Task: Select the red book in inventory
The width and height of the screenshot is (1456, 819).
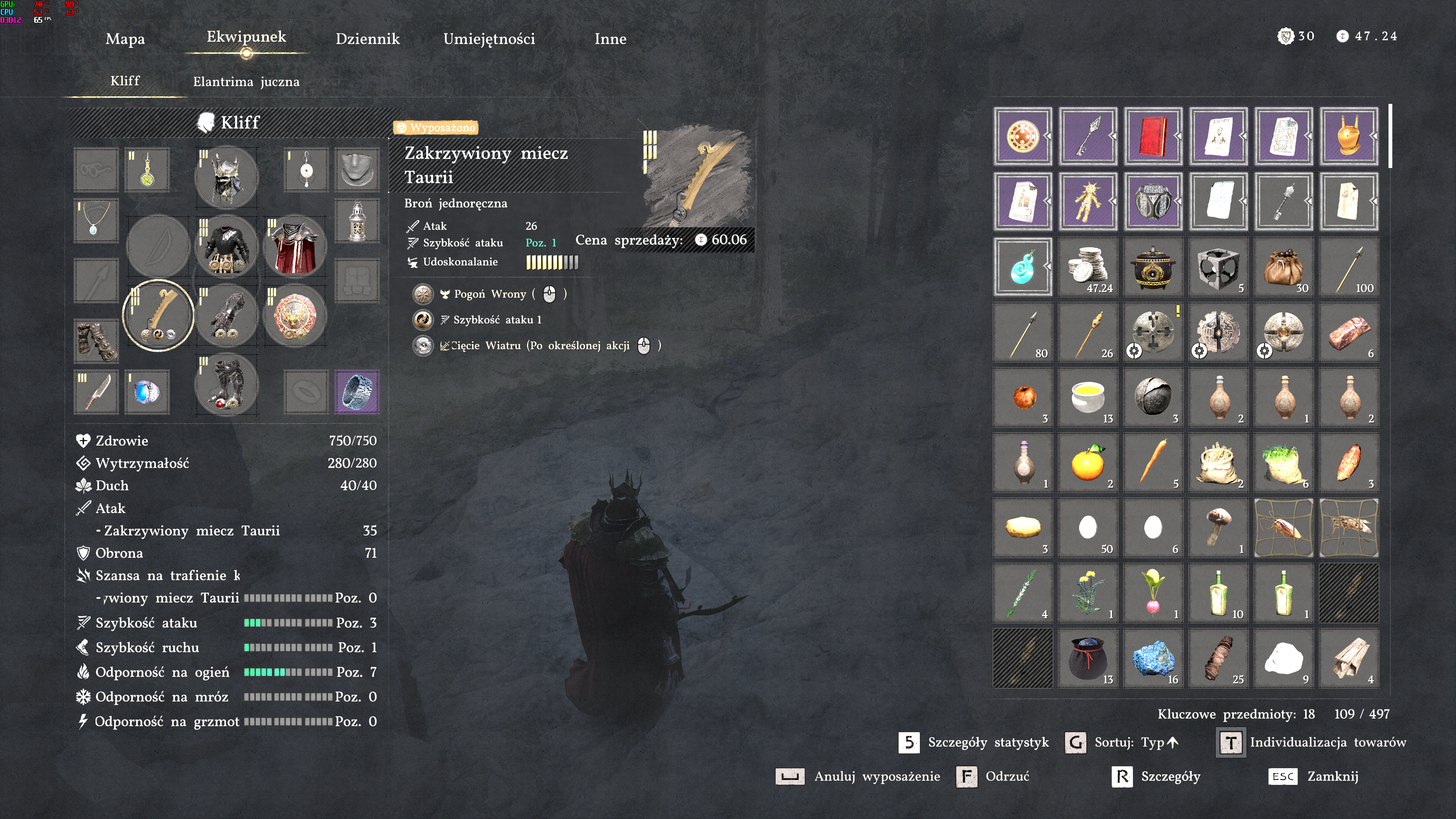Action: click(x=1153, y=136)
